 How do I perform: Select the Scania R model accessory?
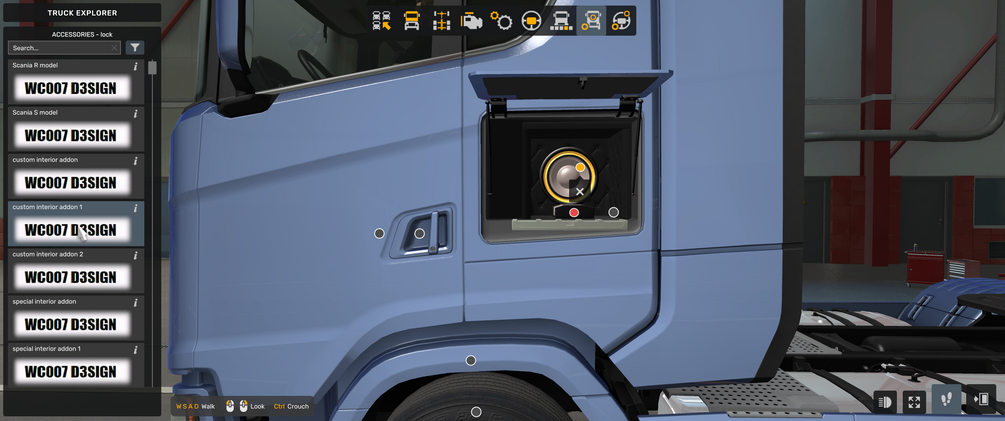click(70, 88)
